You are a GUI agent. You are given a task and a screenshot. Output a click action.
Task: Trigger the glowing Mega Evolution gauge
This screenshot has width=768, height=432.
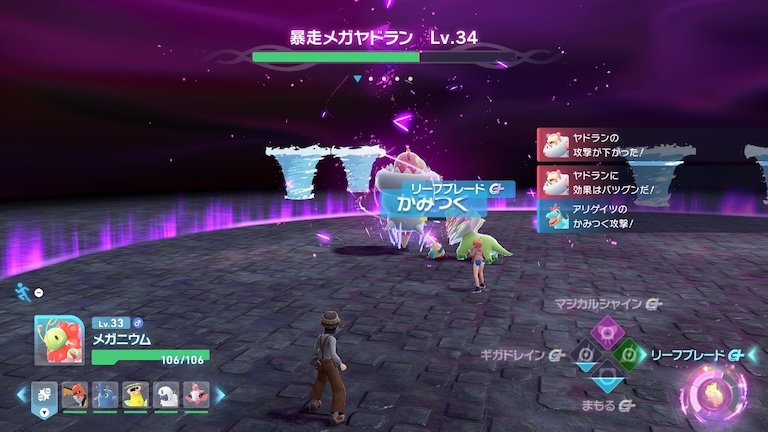click(713, 391)
